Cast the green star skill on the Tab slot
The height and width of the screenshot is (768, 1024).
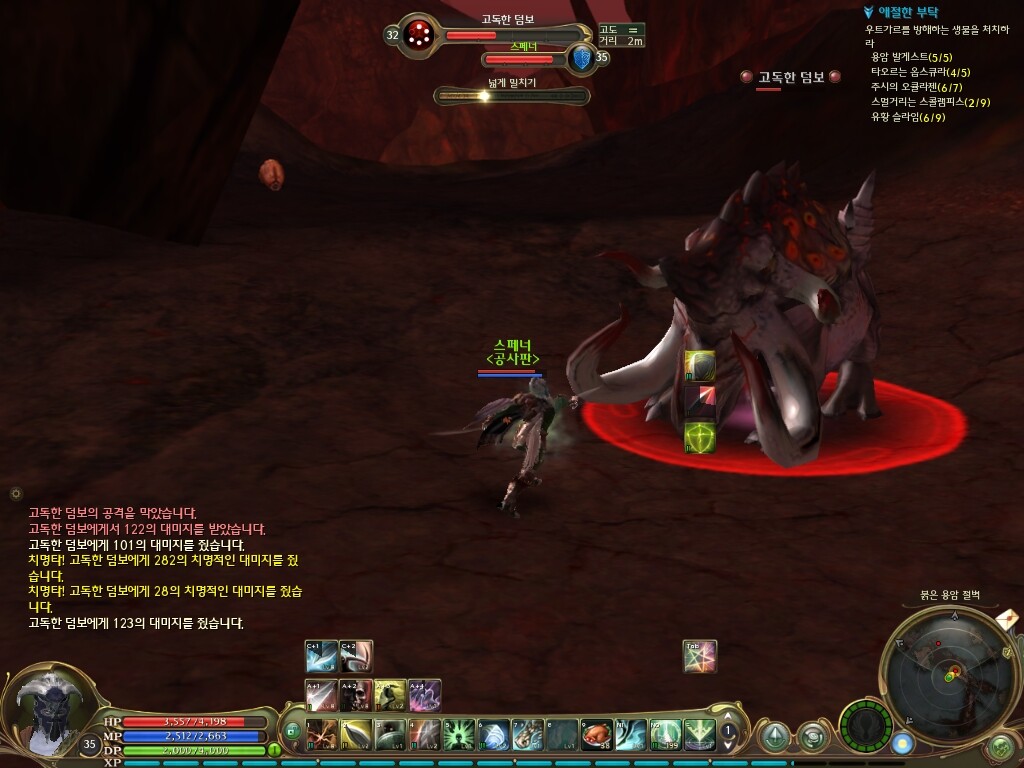coord(700,656)
